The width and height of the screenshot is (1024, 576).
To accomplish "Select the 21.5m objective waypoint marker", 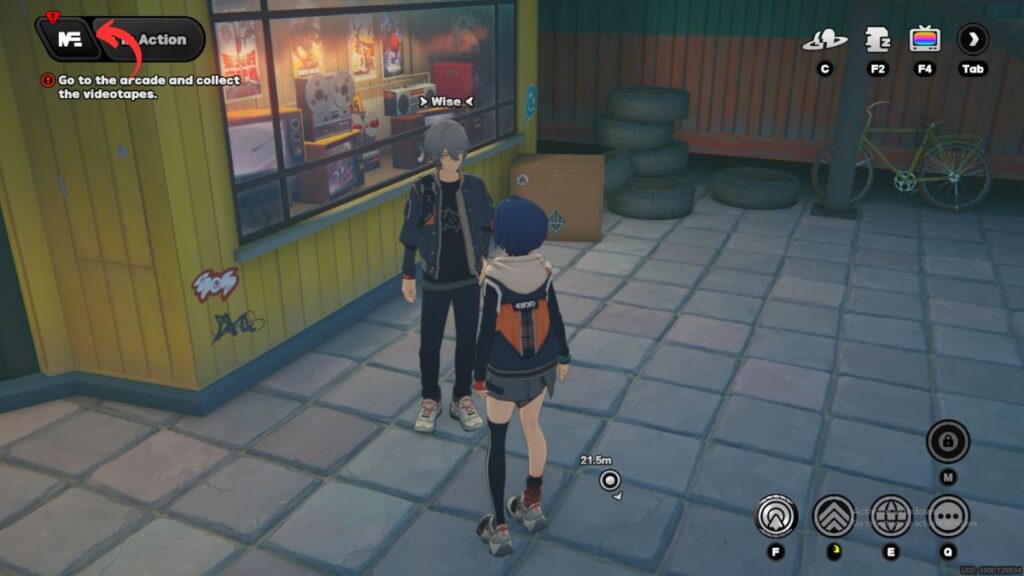I will [610, 481].
